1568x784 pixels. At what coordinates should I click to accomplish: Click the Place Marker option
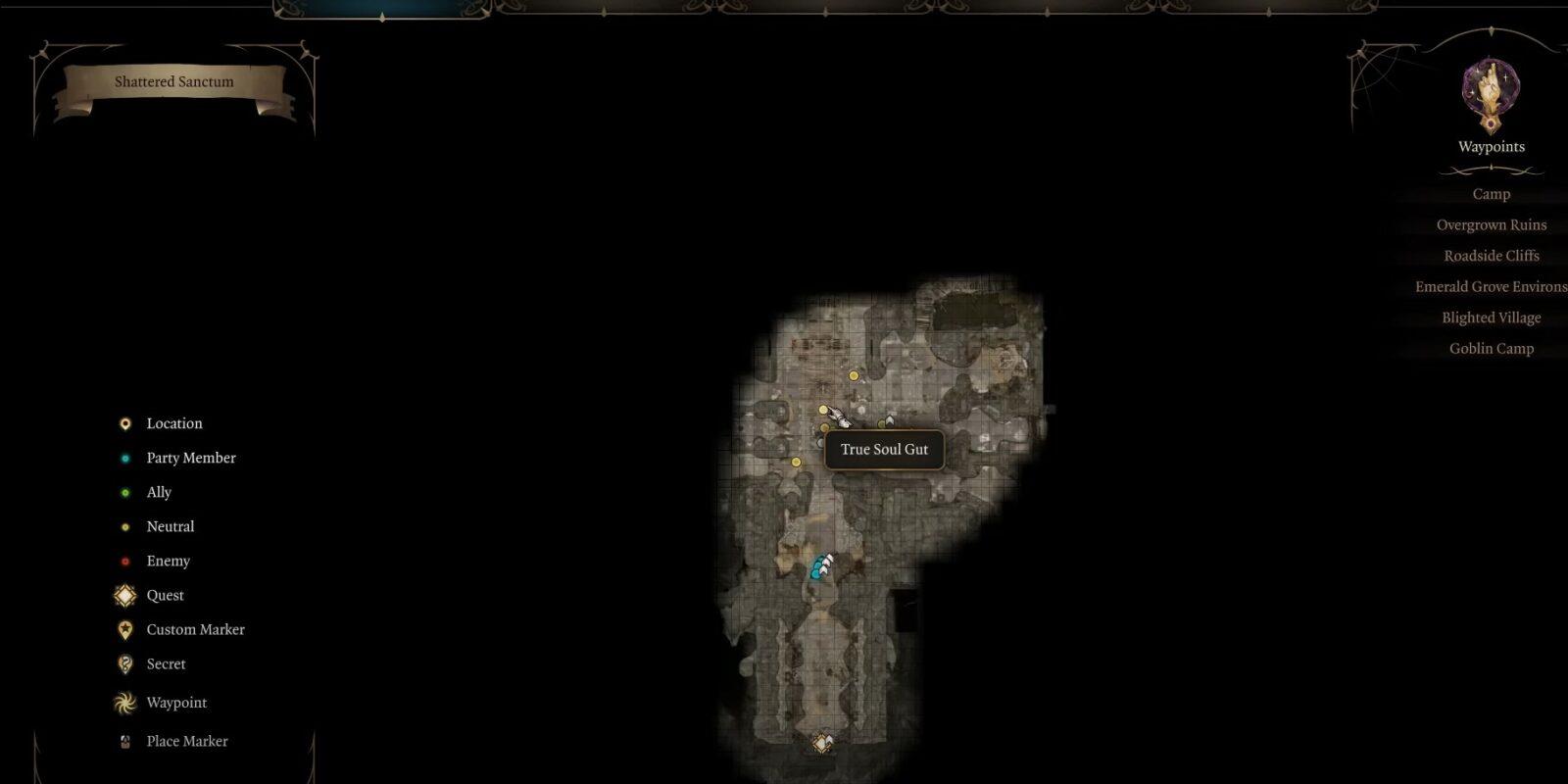coord(186,741)
